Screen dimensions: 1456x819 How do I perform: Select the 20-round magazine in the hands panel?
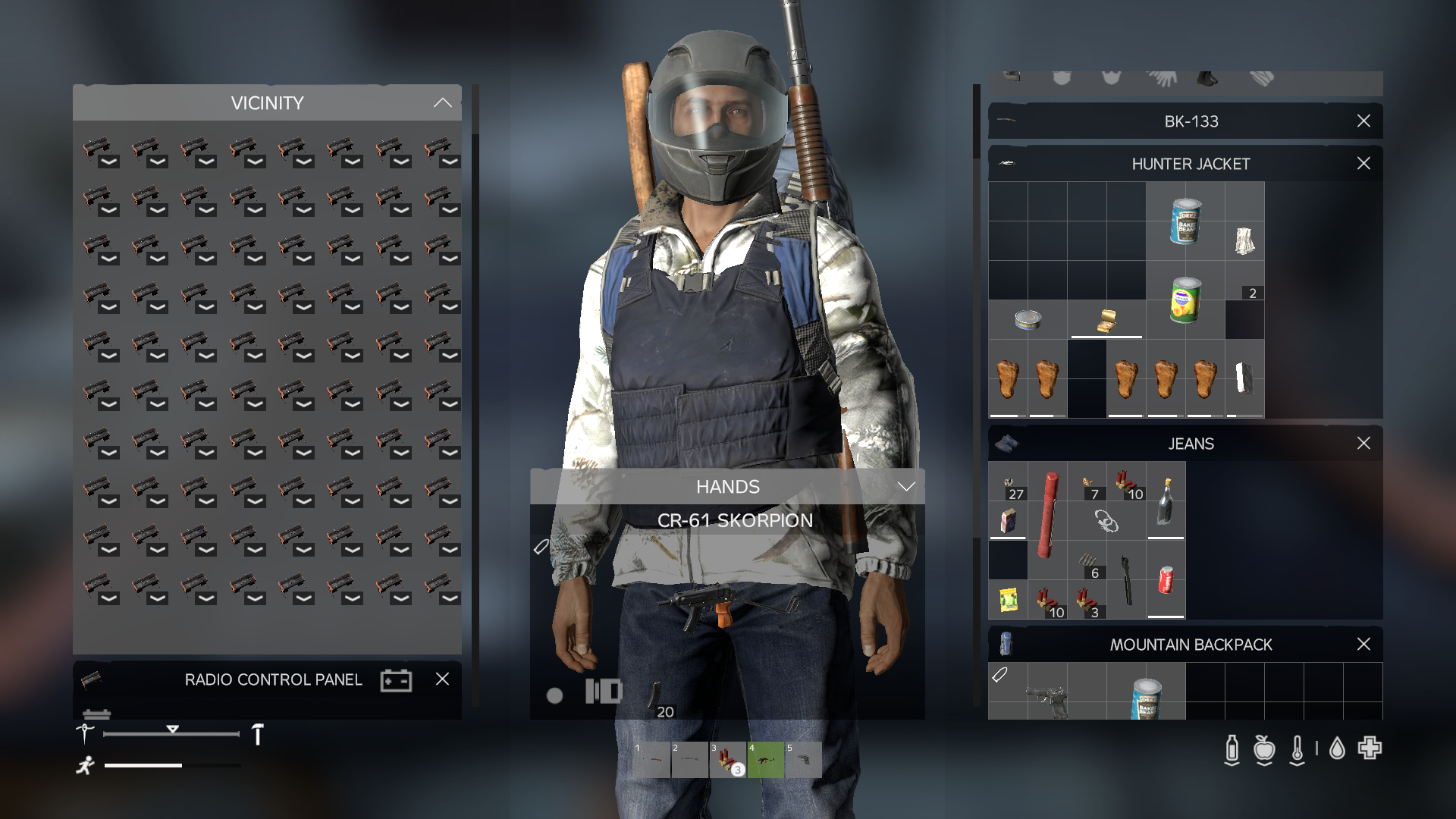coord(654,697)
